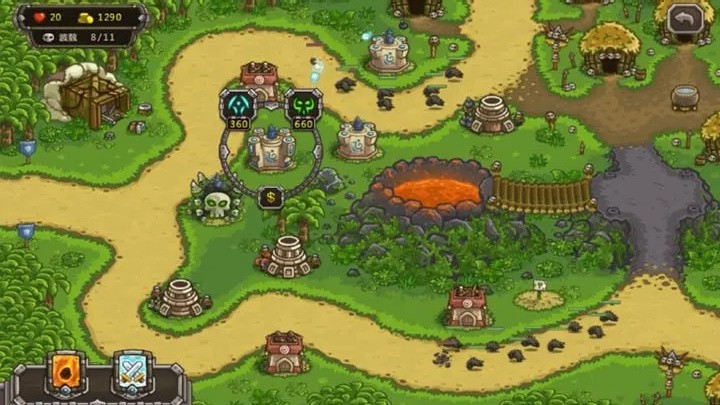Choose the 360 gold cyan tower upgrade
This screenshot has width=720, height=405.
[239, 104]
